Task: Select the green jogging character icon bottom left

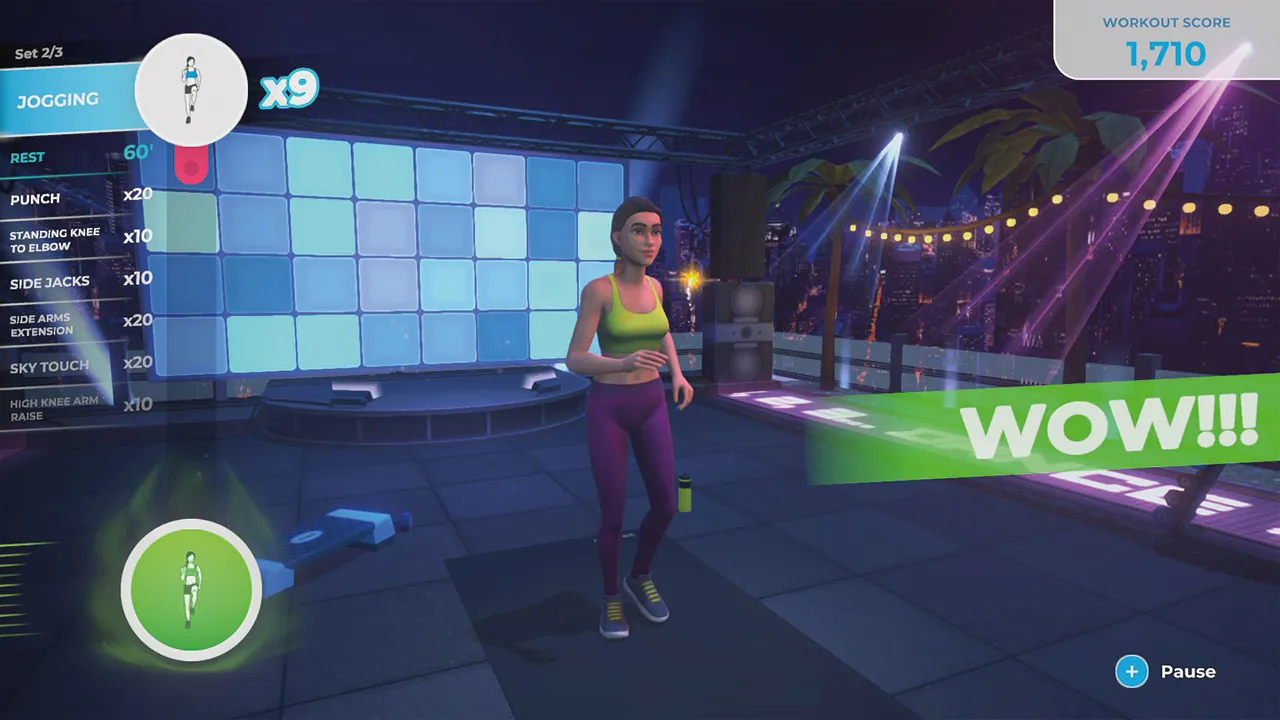Action: pos(191,590)
